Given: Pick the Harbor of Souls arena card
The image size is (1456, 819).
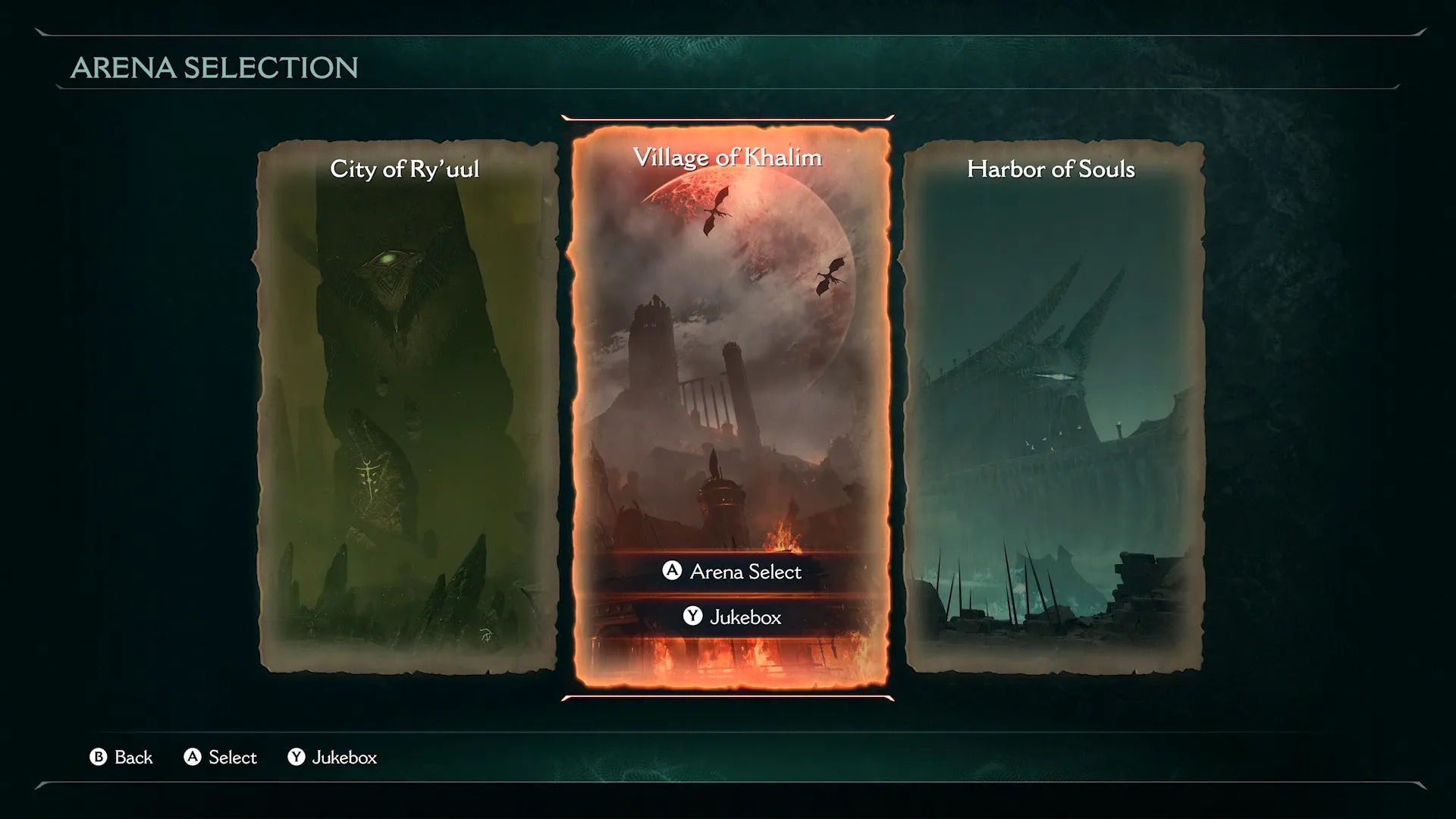Looking at the screenshot, I should tap(1053, 406).
